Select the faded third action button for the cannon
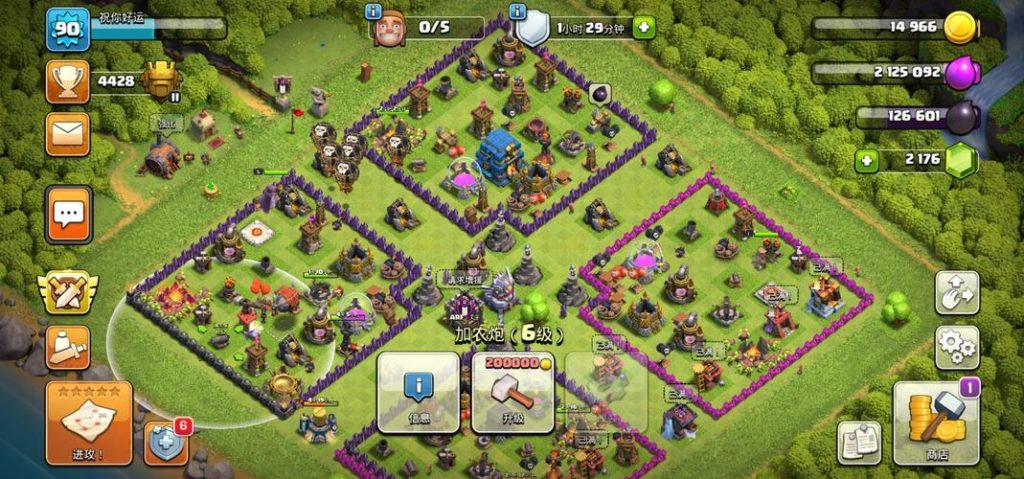The image size is (1024, 479). [606, 392]
